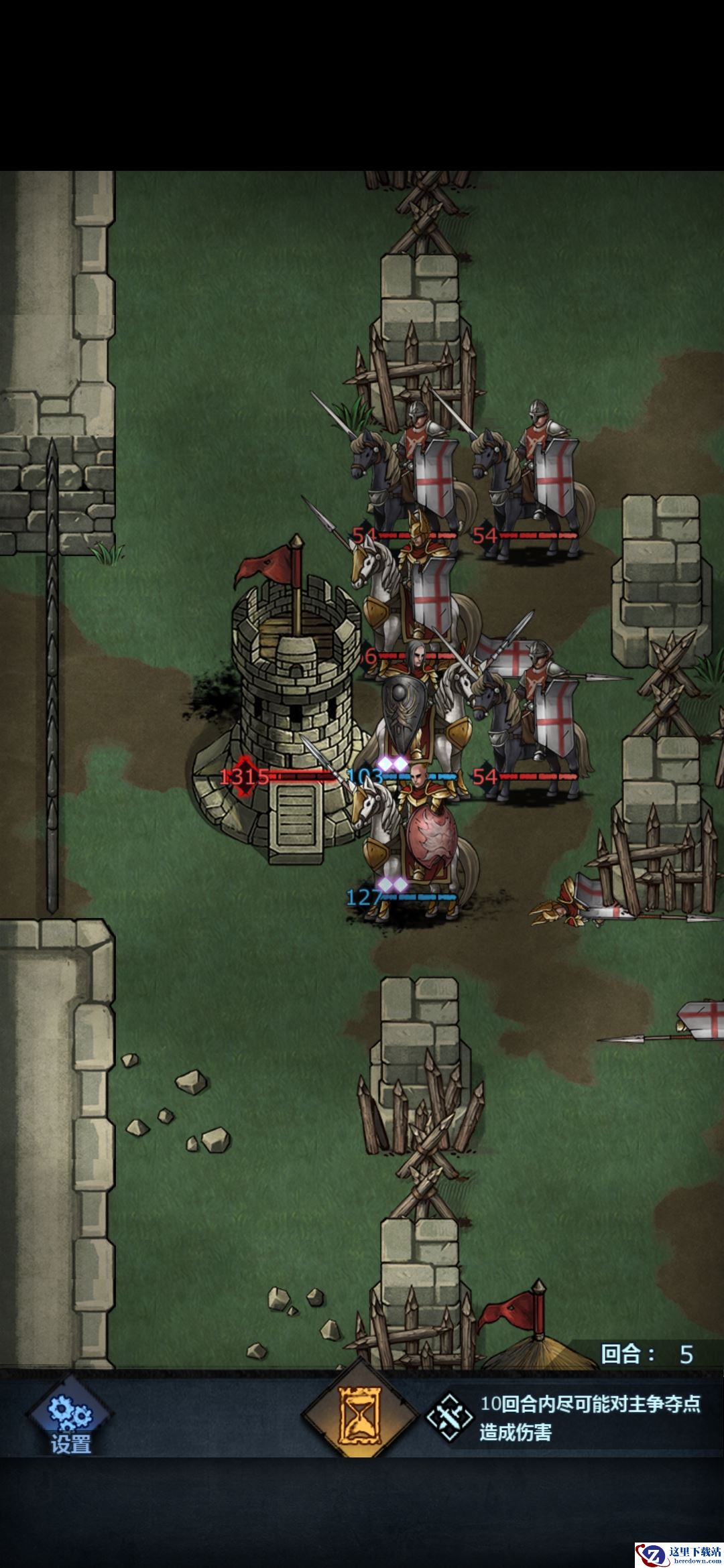Show the crossed-swords battle objective
The height and width of the screenshot is (1568, 724).
[449, 1419]
